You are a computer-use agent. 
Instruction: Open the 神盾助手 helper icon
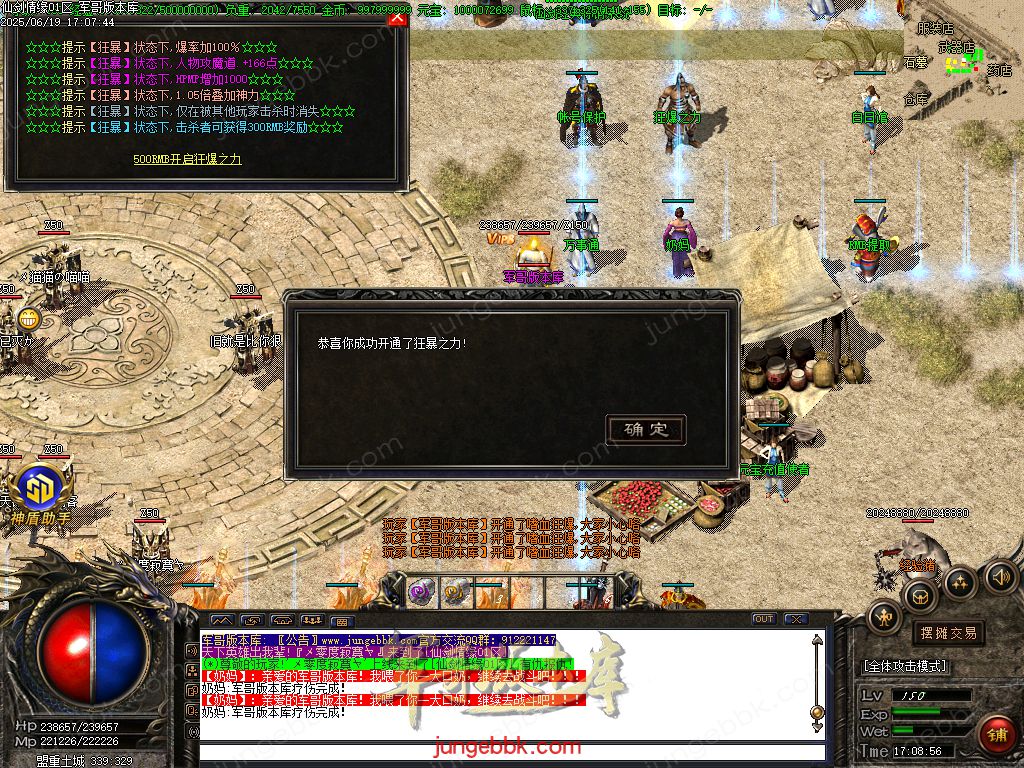click(x=41, y=491)
